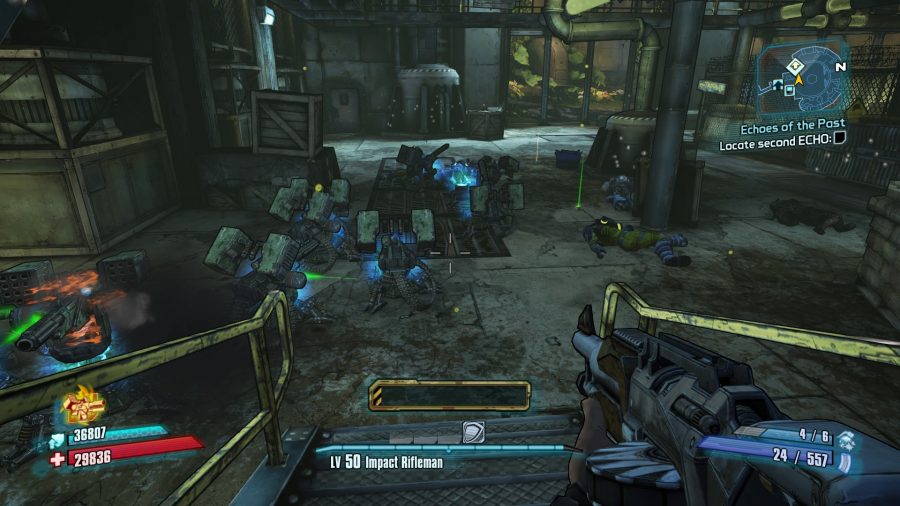Activate the flaming gold action skill icon
This screenshot has width=900, height=506.
point(84,404)
